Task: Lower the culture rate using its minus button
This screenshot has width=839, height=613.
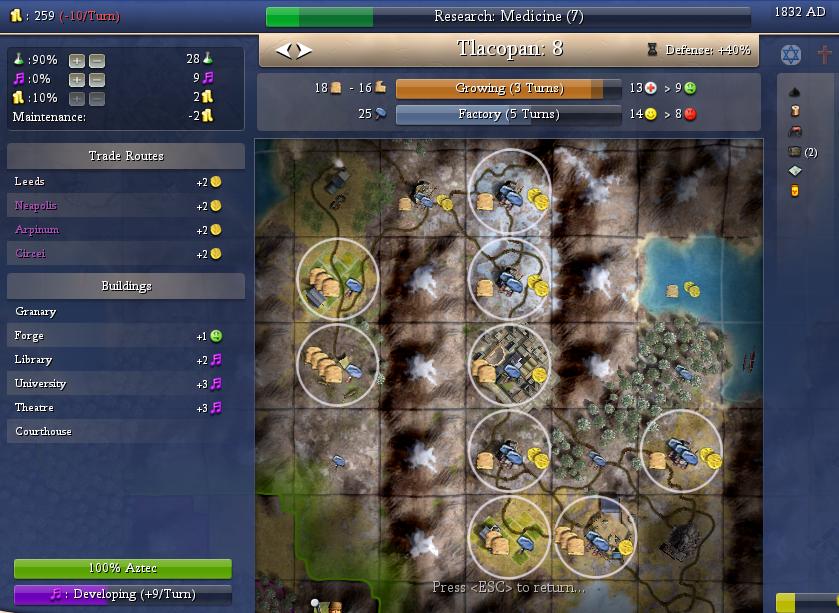Action: click(x=96, y=79)
